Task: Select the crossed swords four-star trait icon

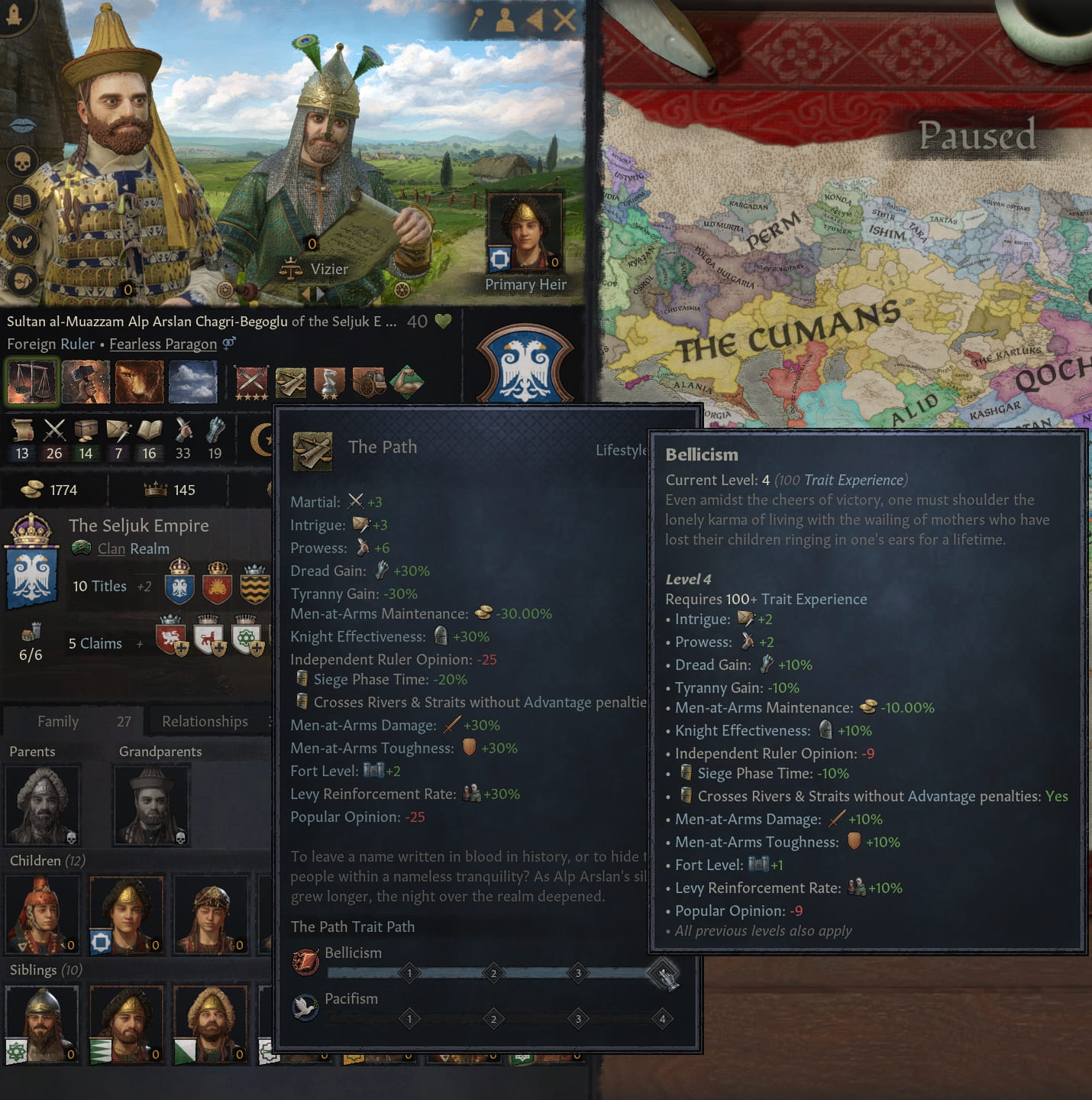Action: (251, 381)
